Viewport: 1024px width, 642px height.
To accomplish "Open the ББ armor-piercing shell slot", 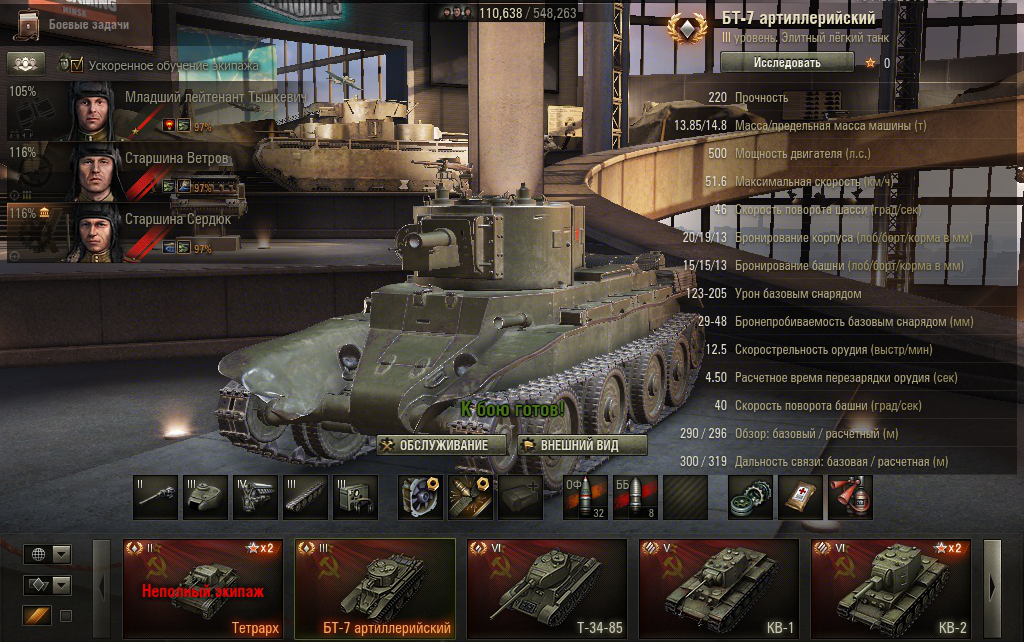I will [635, 497].
